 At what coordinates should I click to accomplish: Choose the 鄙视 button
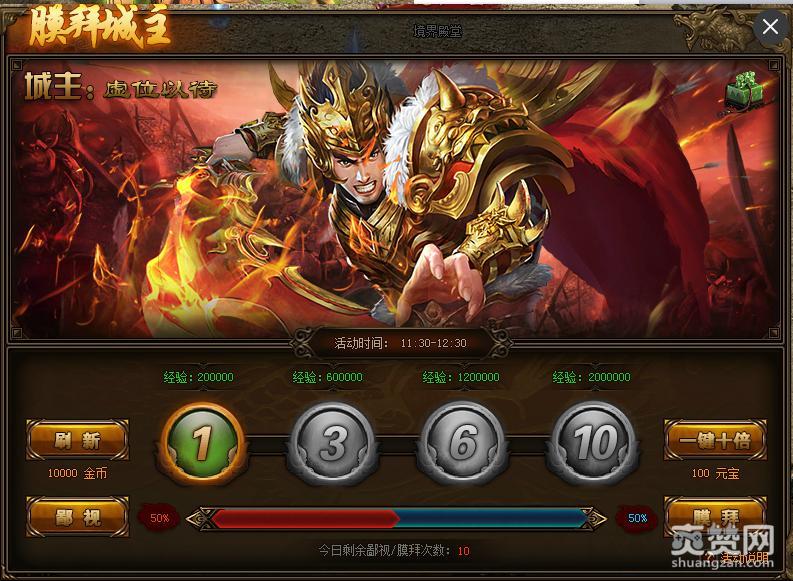click(77, 517)
